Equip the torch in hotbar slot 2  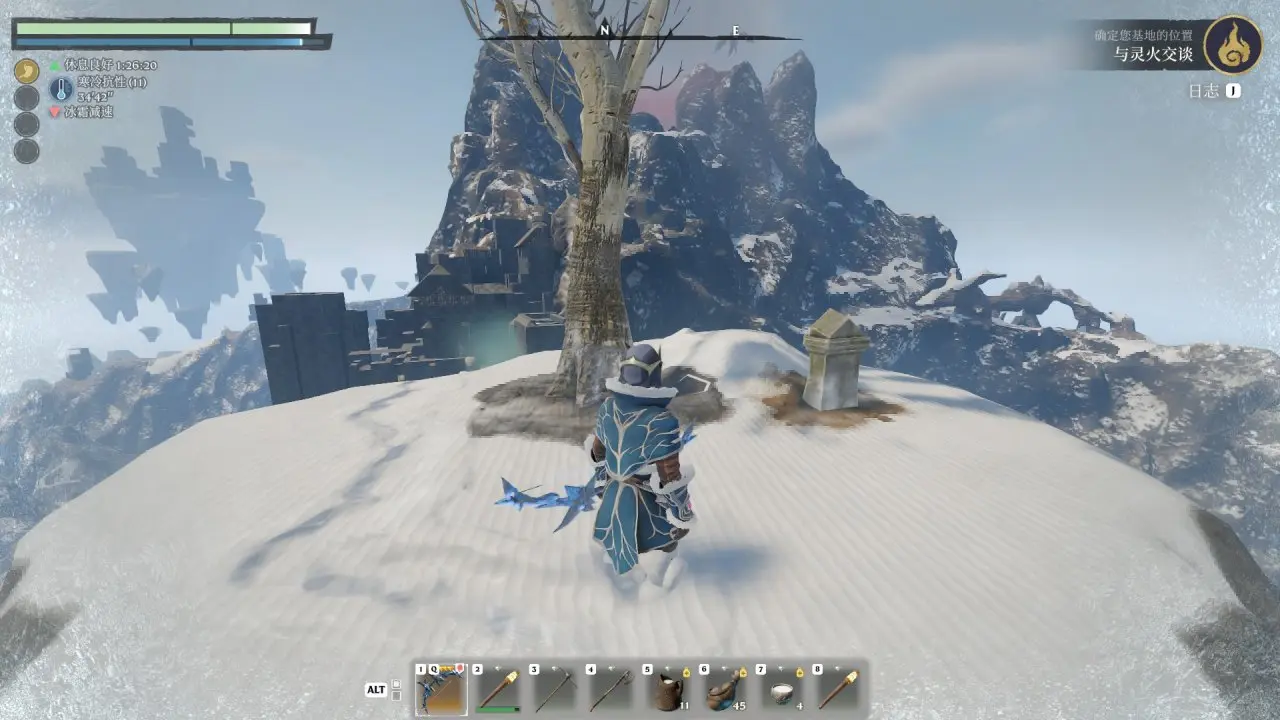(498, 689)
